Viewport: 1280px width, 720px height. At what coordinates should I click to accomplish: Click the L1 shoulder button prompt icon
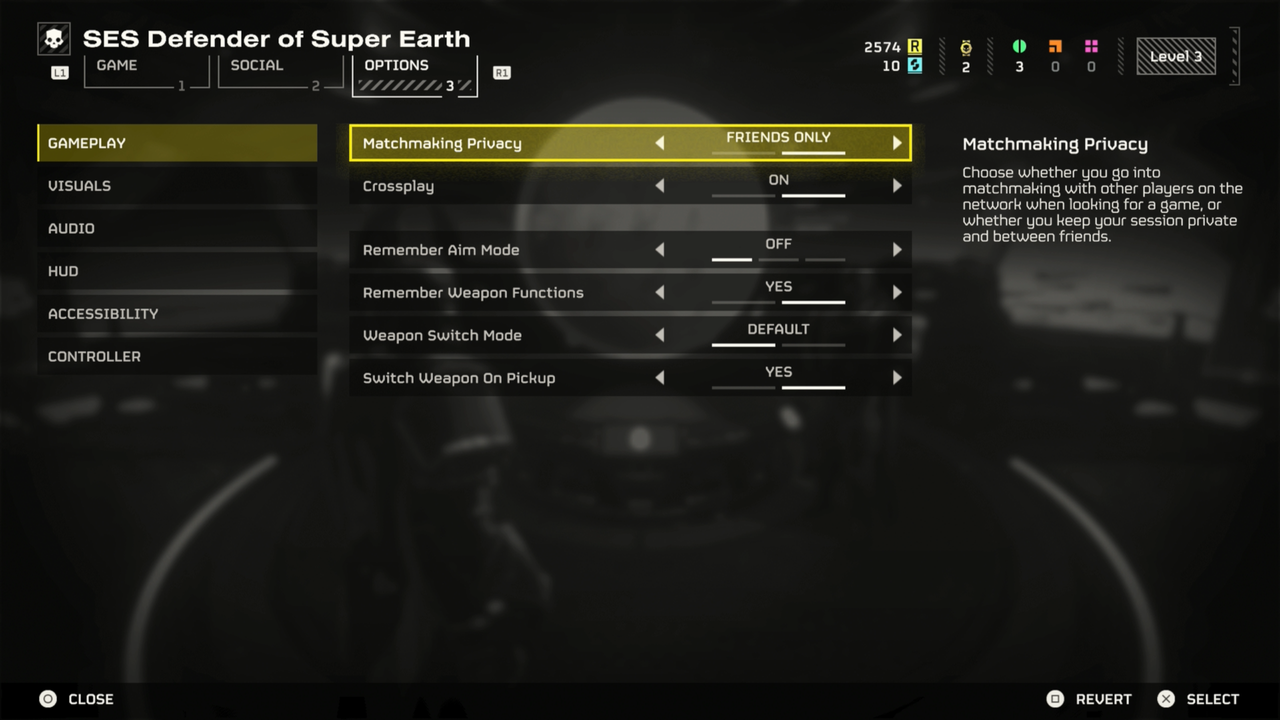[x=58, y=72]
